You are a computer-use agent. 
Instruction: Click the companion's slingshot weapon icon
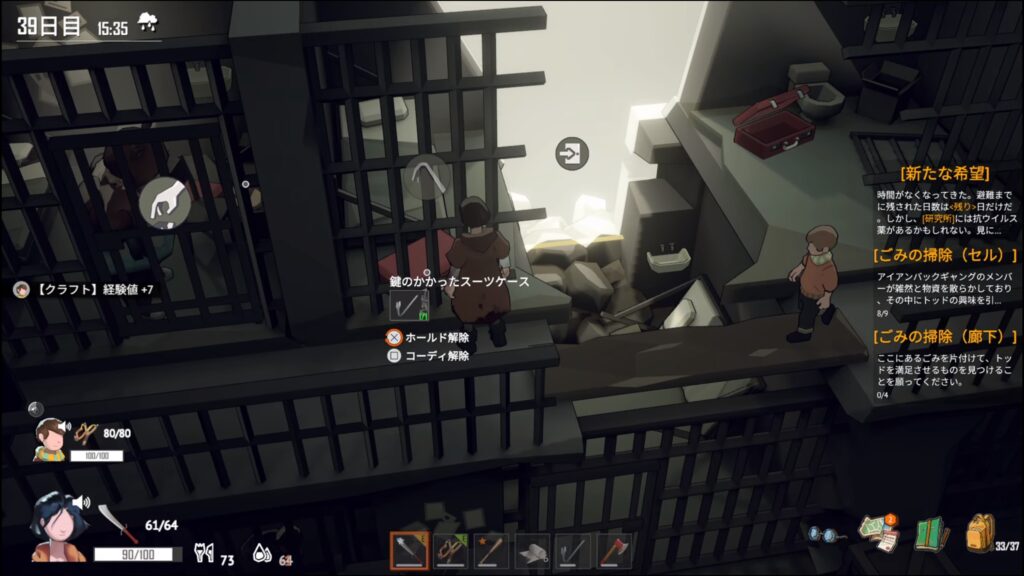88,432
